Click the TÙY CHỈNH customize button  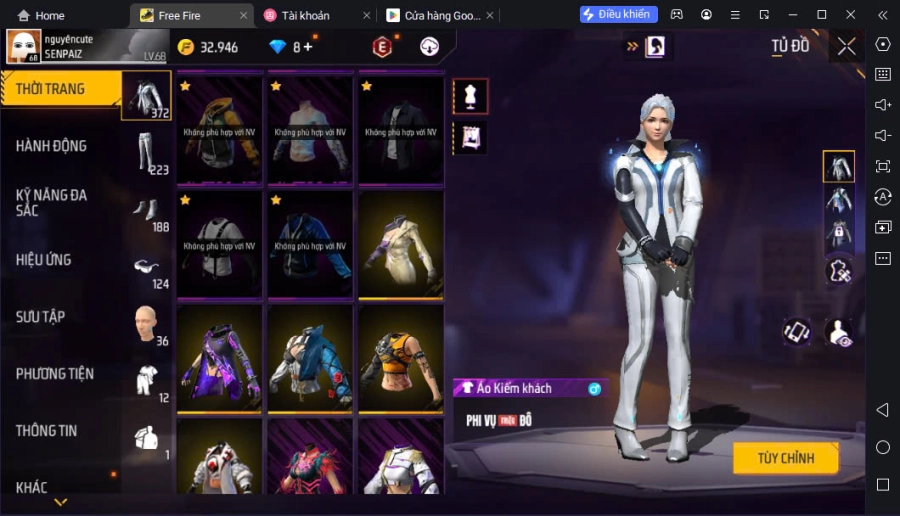tap(785, 458)
